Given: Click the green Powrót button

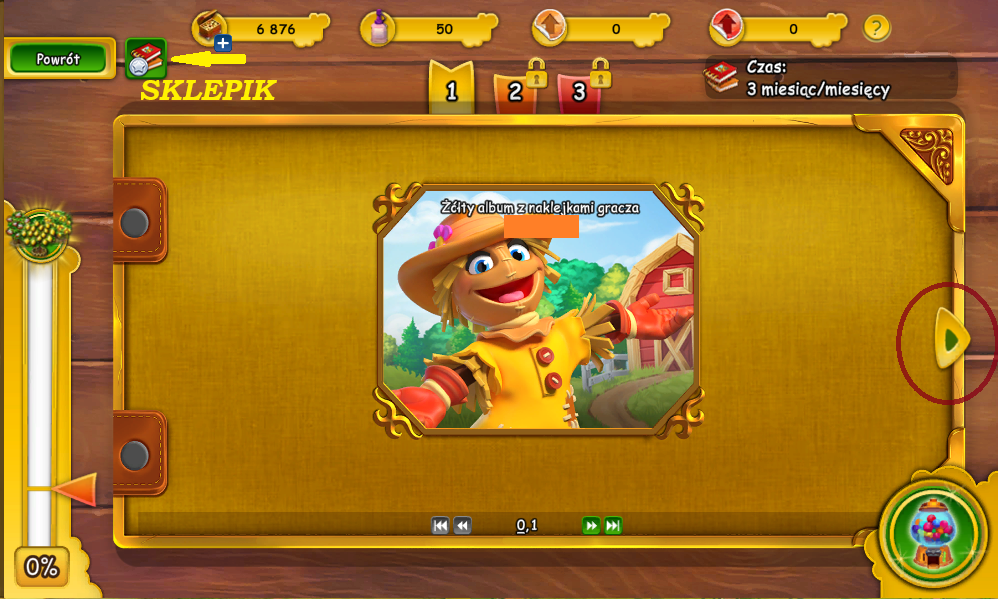Looking at the screenshot, I should click(58, 59).
